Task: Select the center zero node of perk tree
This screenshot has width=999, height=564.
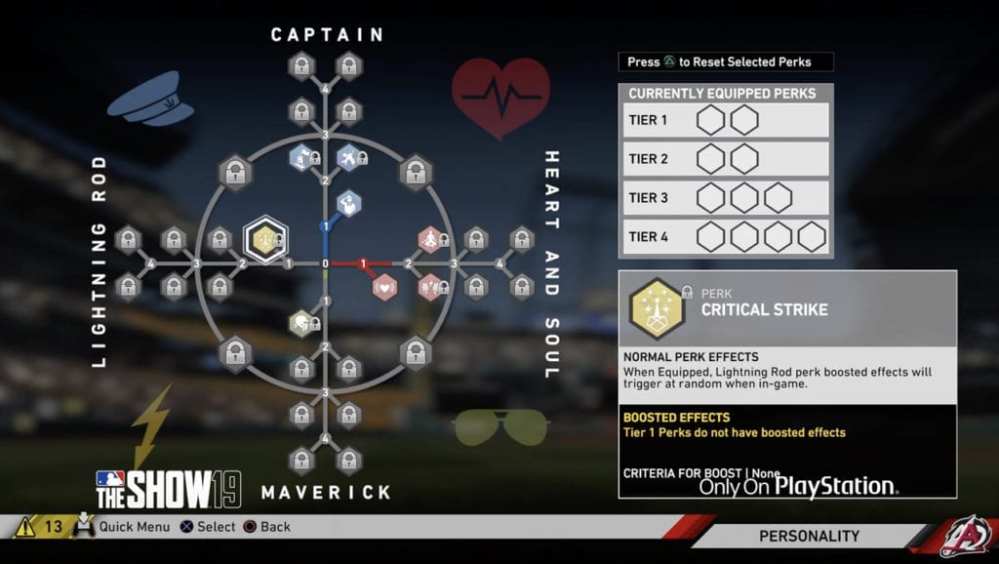Action: pyautogui.click(x=325, y=264)
